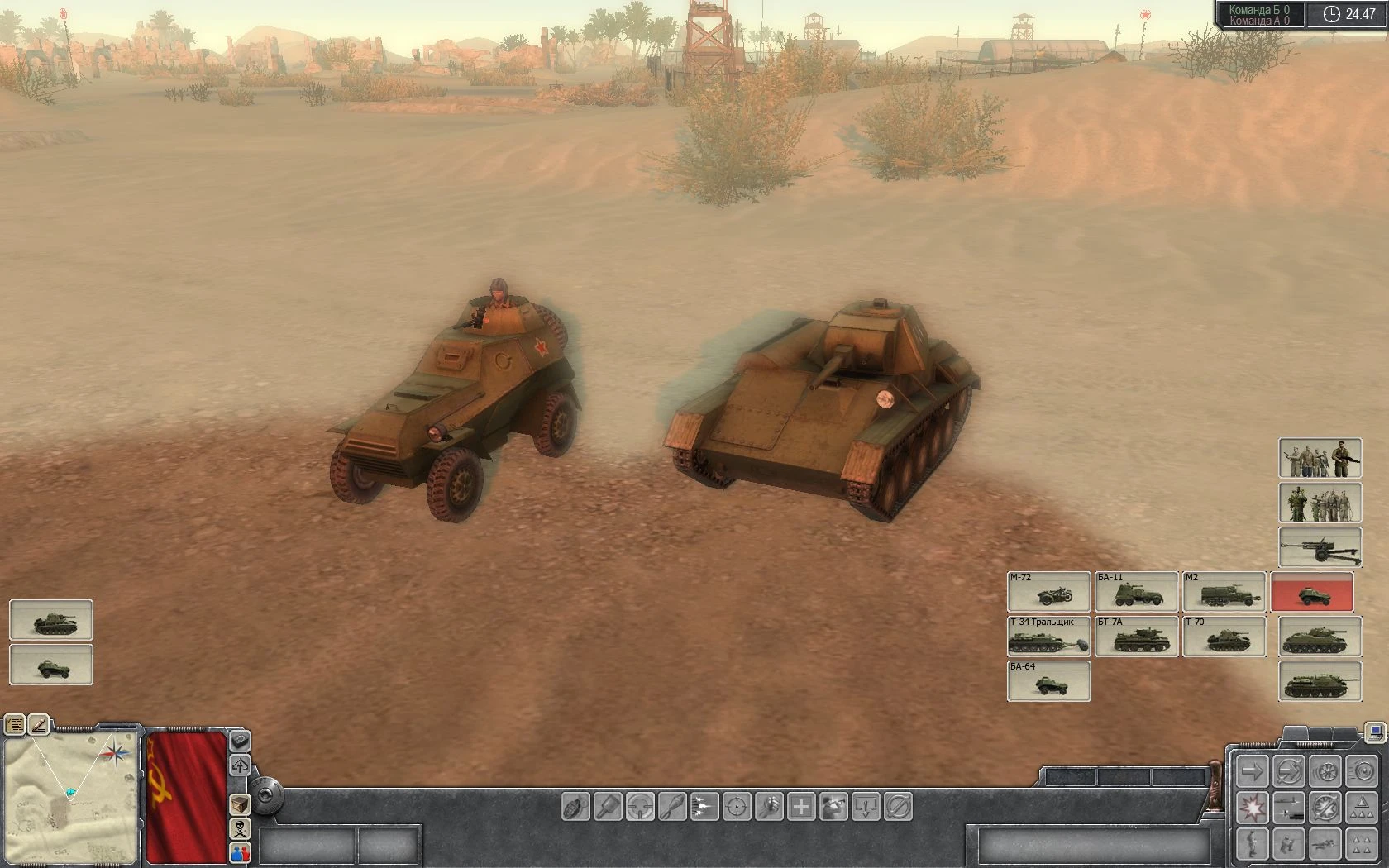Select the attack ground crosshair icon
The image size is (1389, 868).
(738, 808)
